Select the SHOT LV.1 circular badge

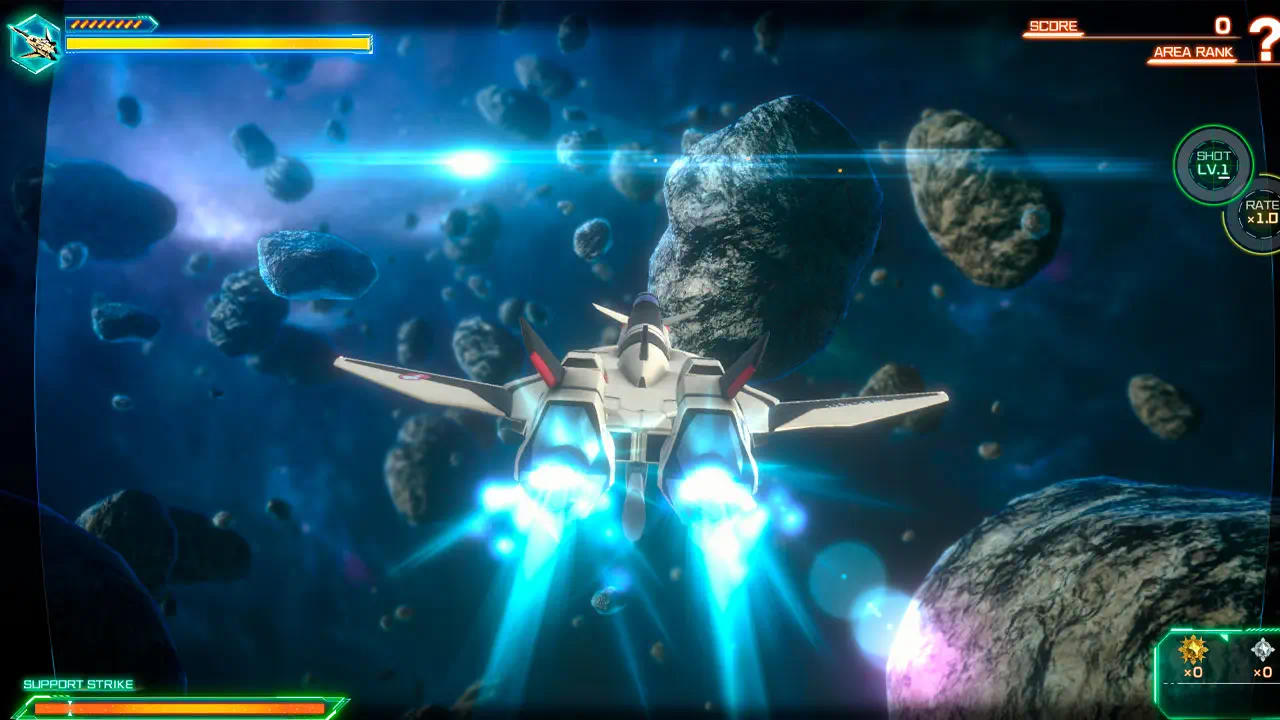click(x=1213, y=164)
